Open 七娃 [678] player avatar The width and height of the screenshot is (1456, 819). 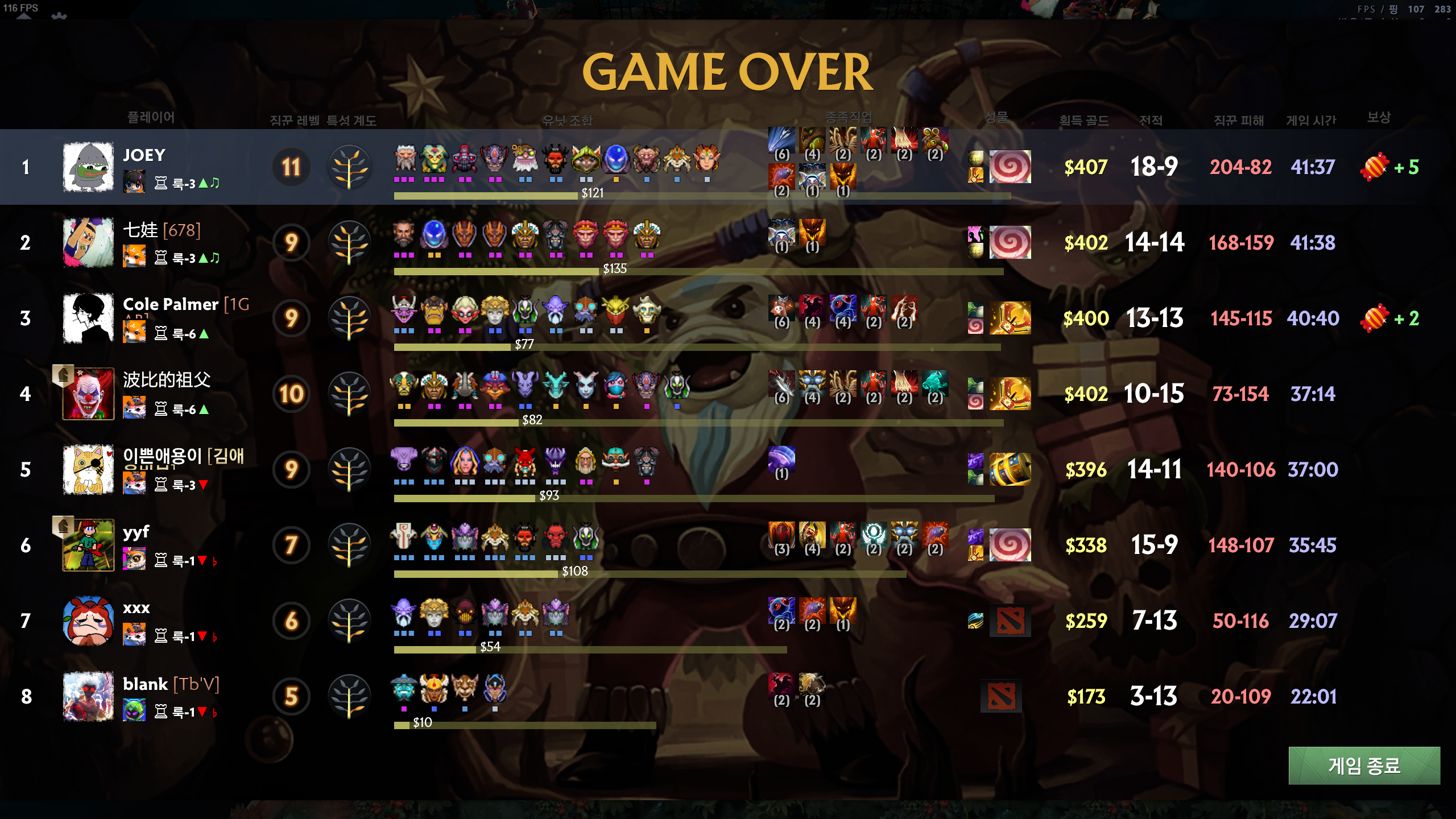point(88,242)
